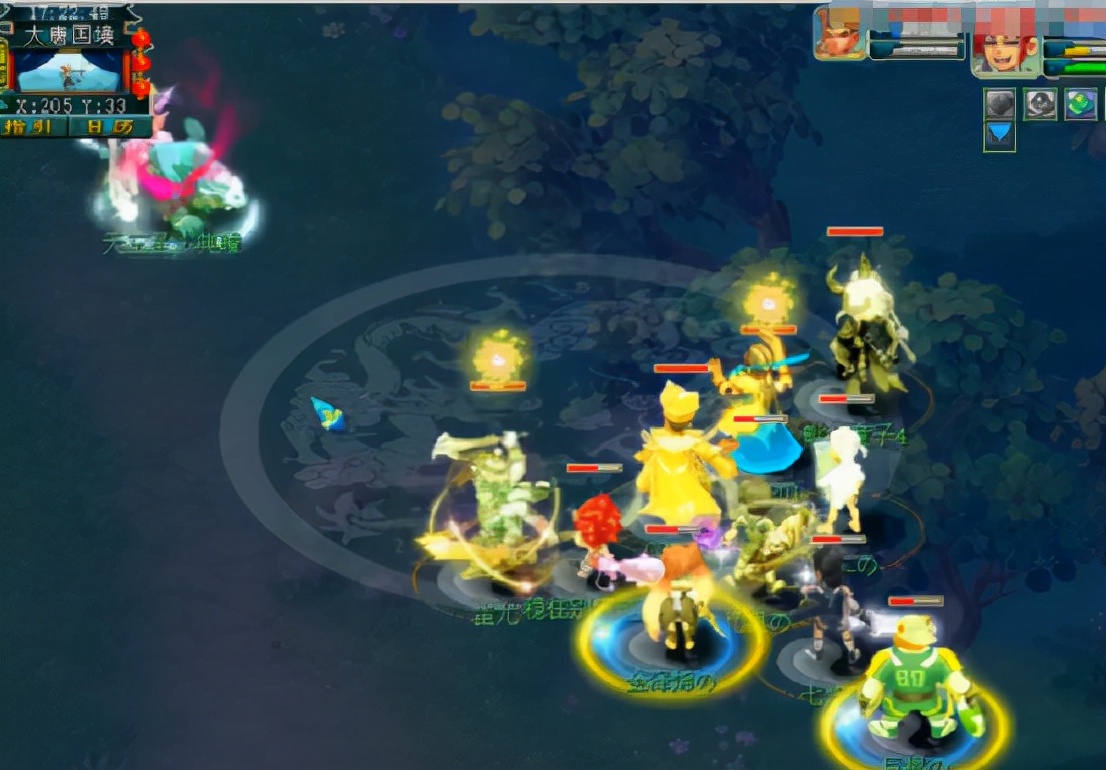Select the pet portrait avatar
Viewport: 1106px width, 770px height.
(x=839, y=33)
